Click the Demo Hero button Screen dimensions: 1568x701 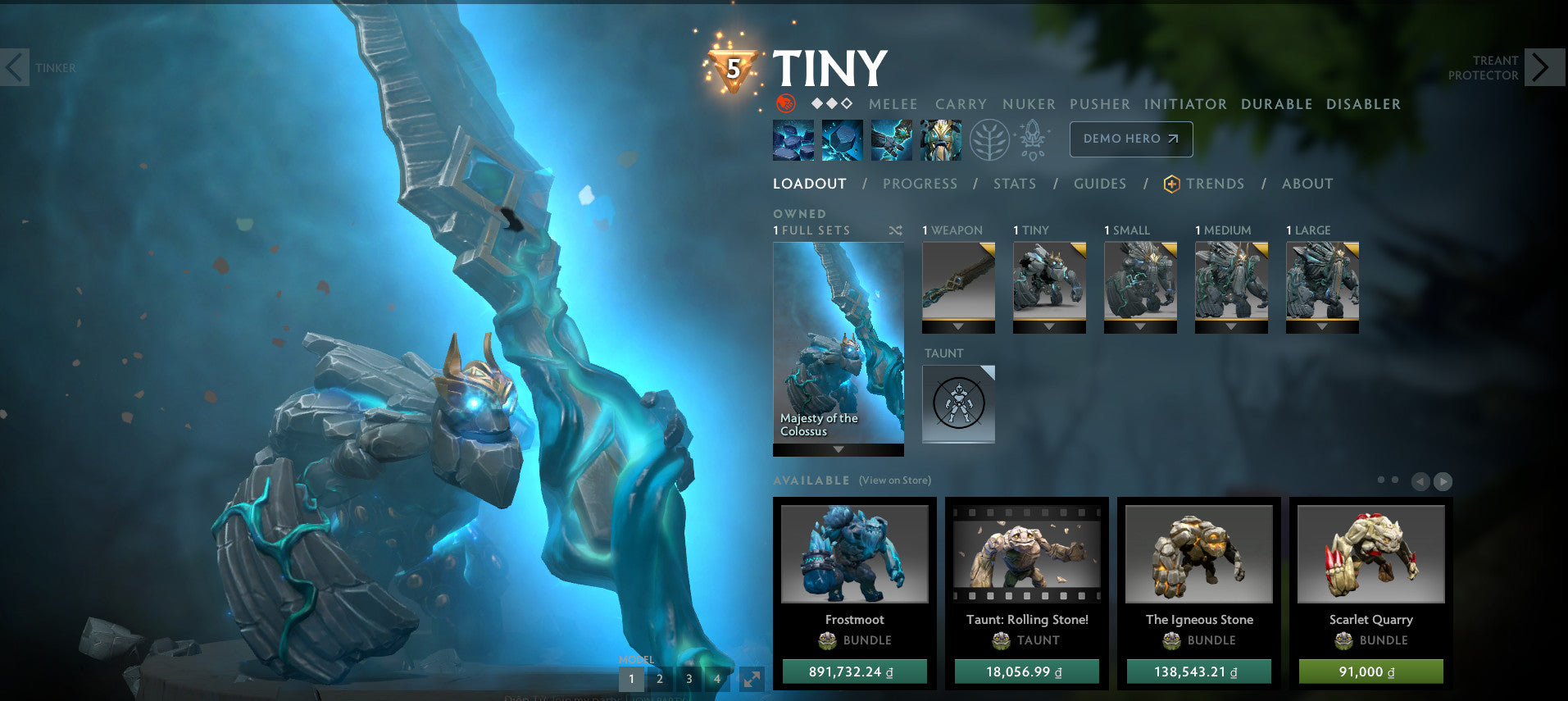pyautogui.click(x=1129, y=139)
